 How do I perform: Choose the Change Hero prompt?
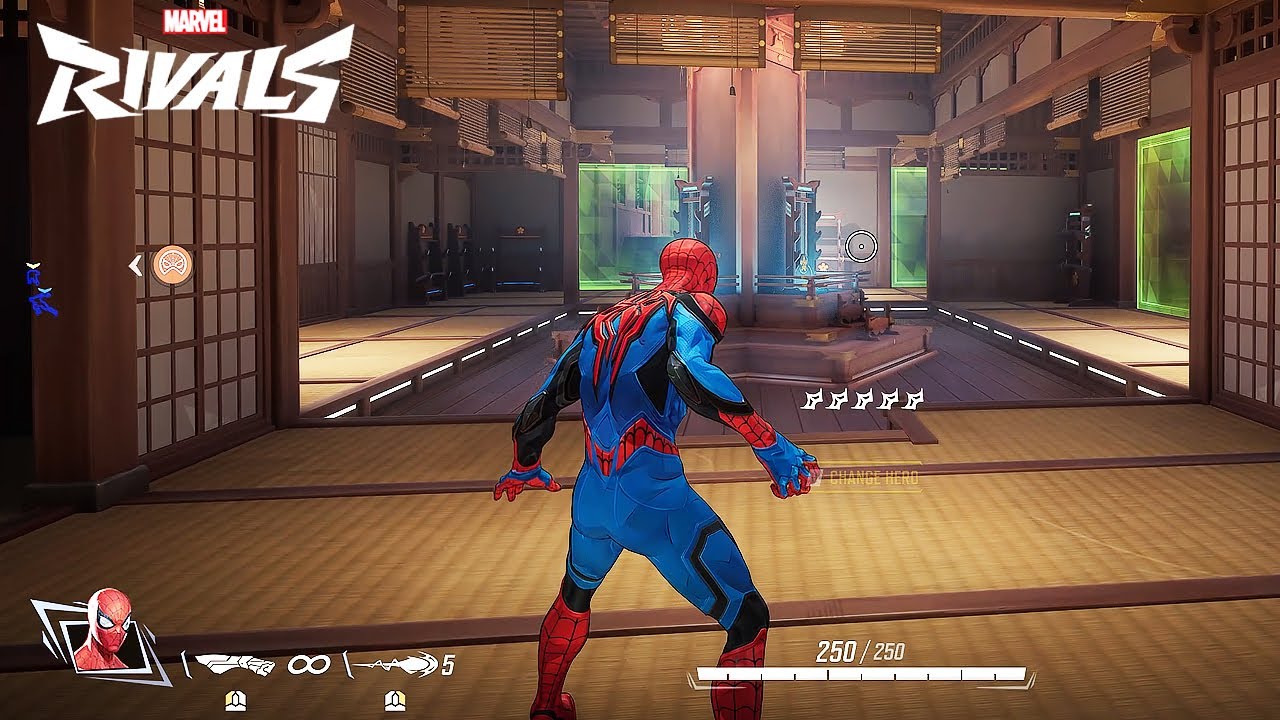click(x=866, y=478)
